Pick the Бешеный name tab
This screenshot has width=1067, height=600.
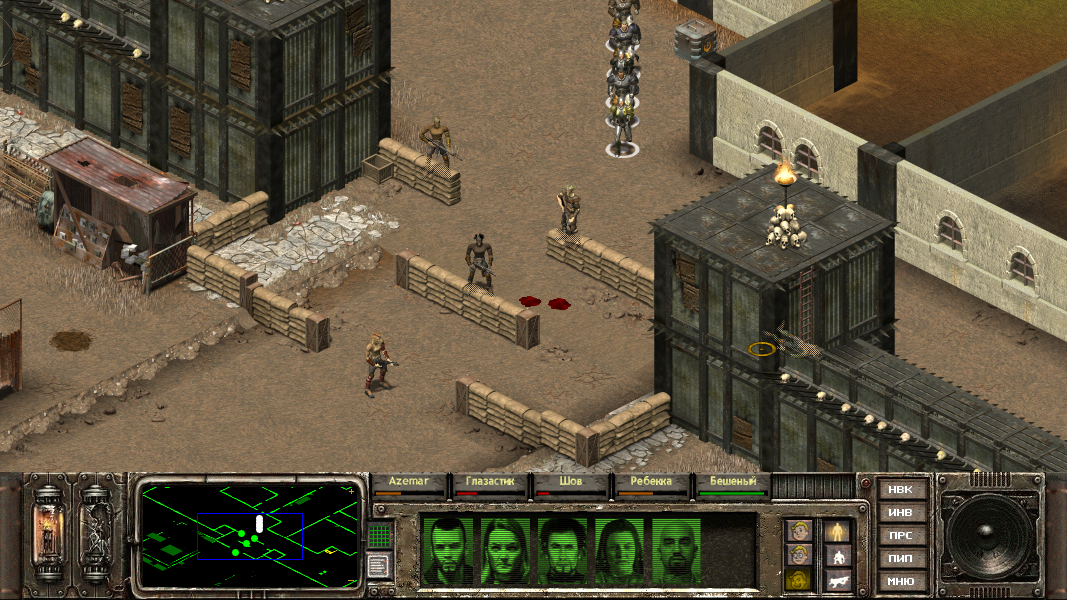coord(732,482)
